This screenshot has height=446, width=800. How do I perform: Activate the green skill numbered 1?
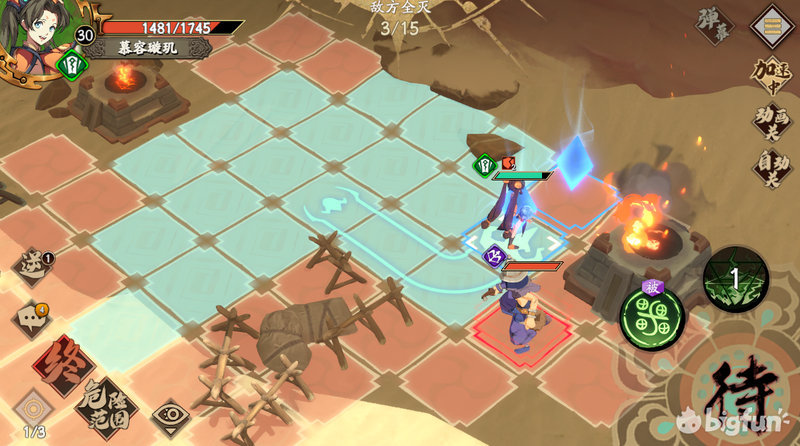(x=735, y=280)
